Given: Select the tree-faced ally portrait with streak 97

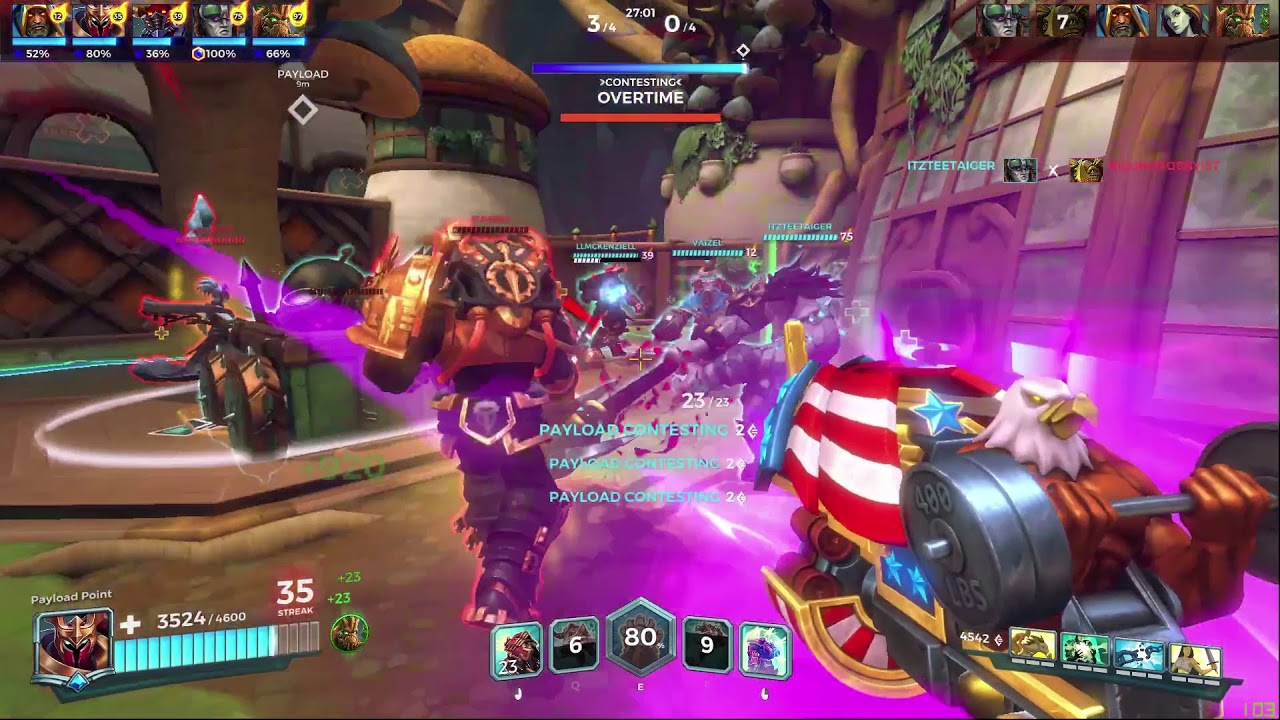Looking at the screenshot, I should click(x=277, y=22).
